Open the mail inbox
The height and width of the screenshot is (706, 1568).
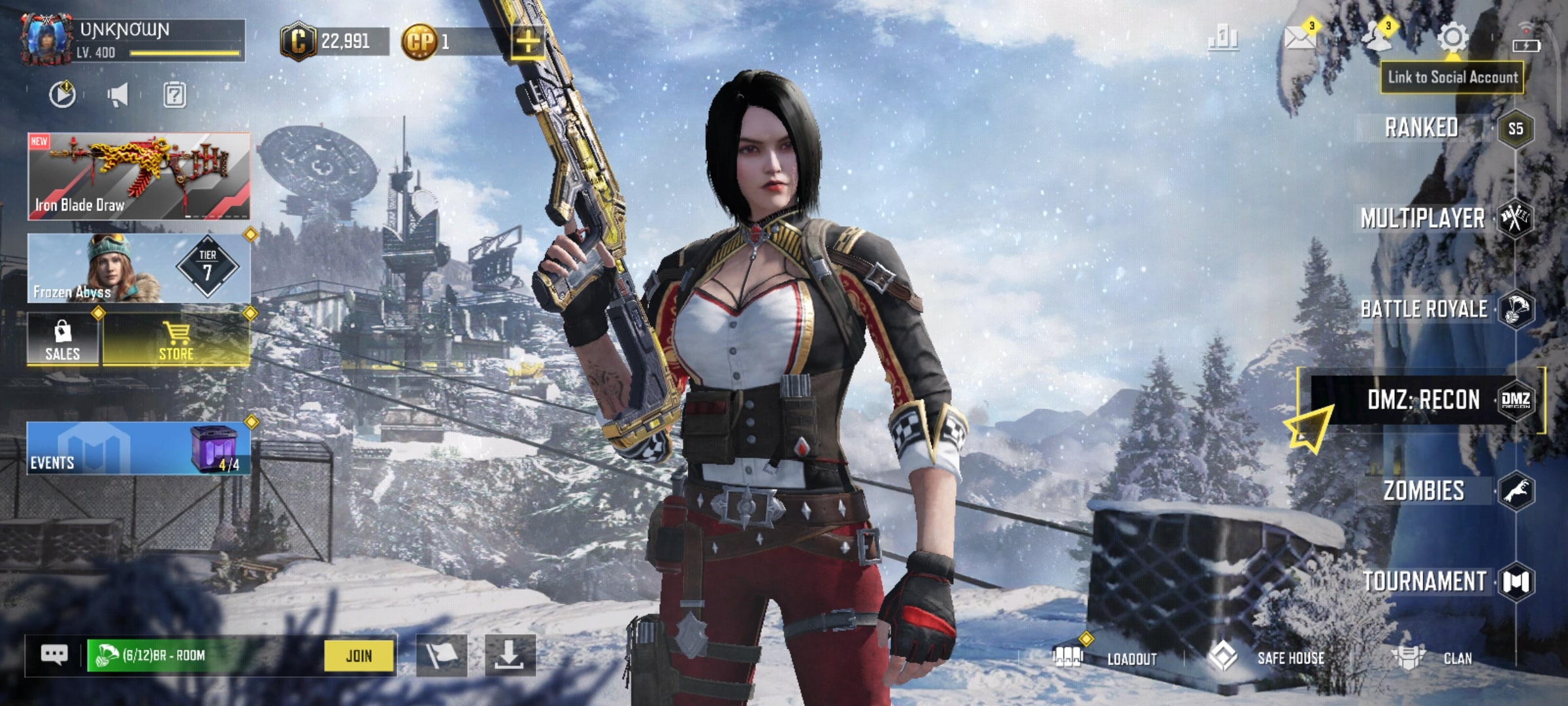coord(1299,38)
